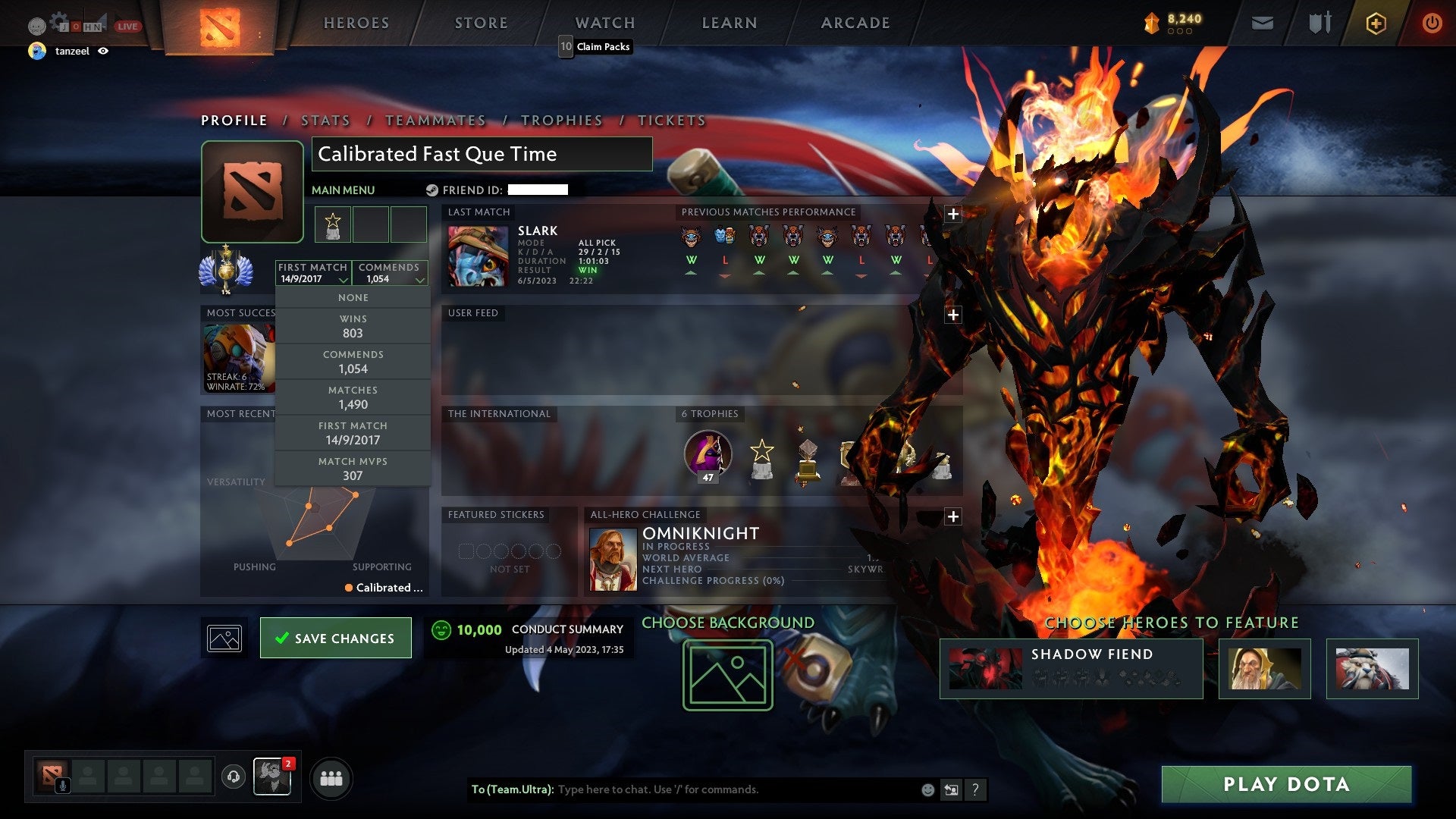
Task: Click the SAVE CHANGES button
Action: 335,638
